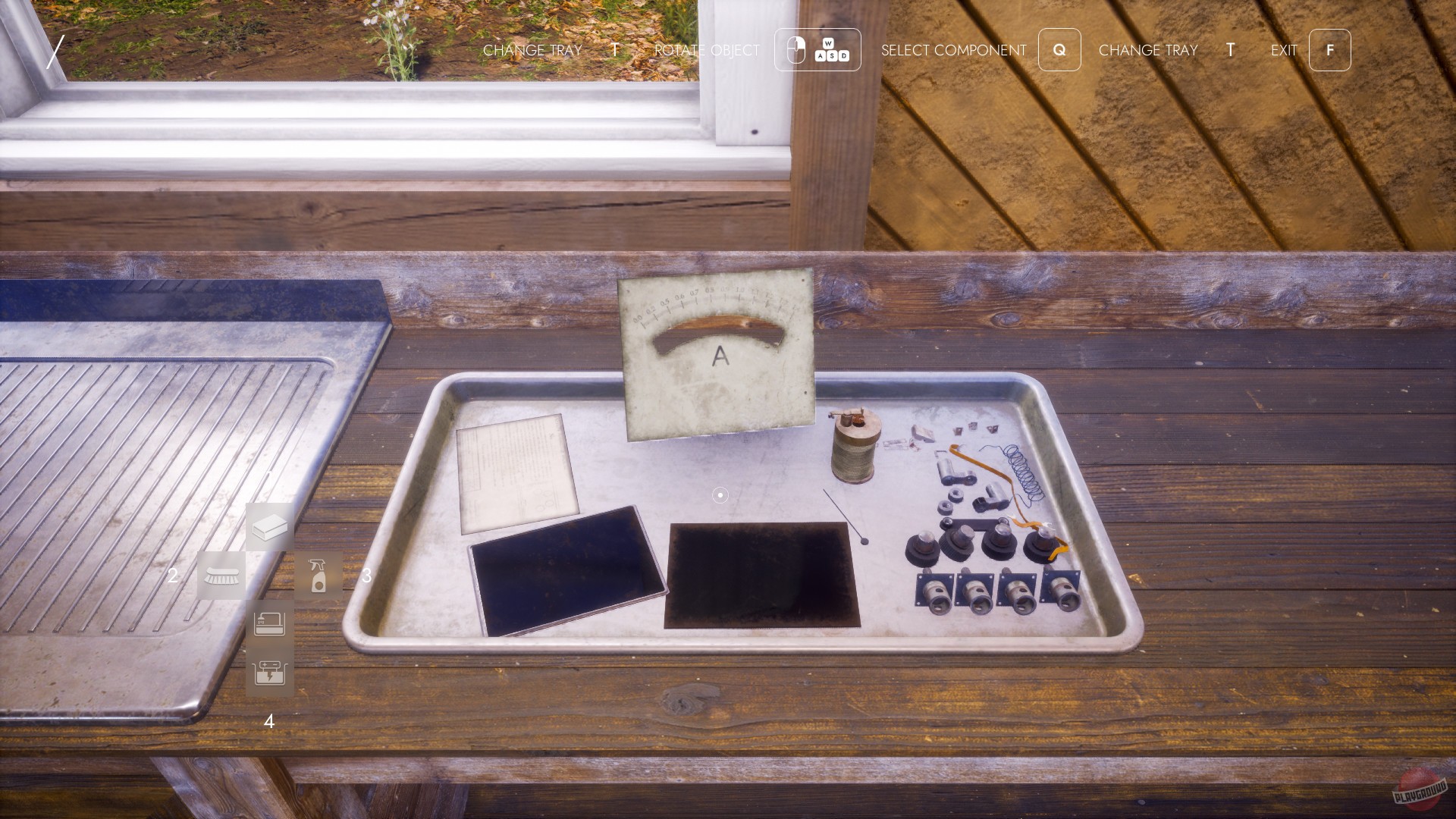Click the mouse and WASD rotate icon

[x=817, y=50]
